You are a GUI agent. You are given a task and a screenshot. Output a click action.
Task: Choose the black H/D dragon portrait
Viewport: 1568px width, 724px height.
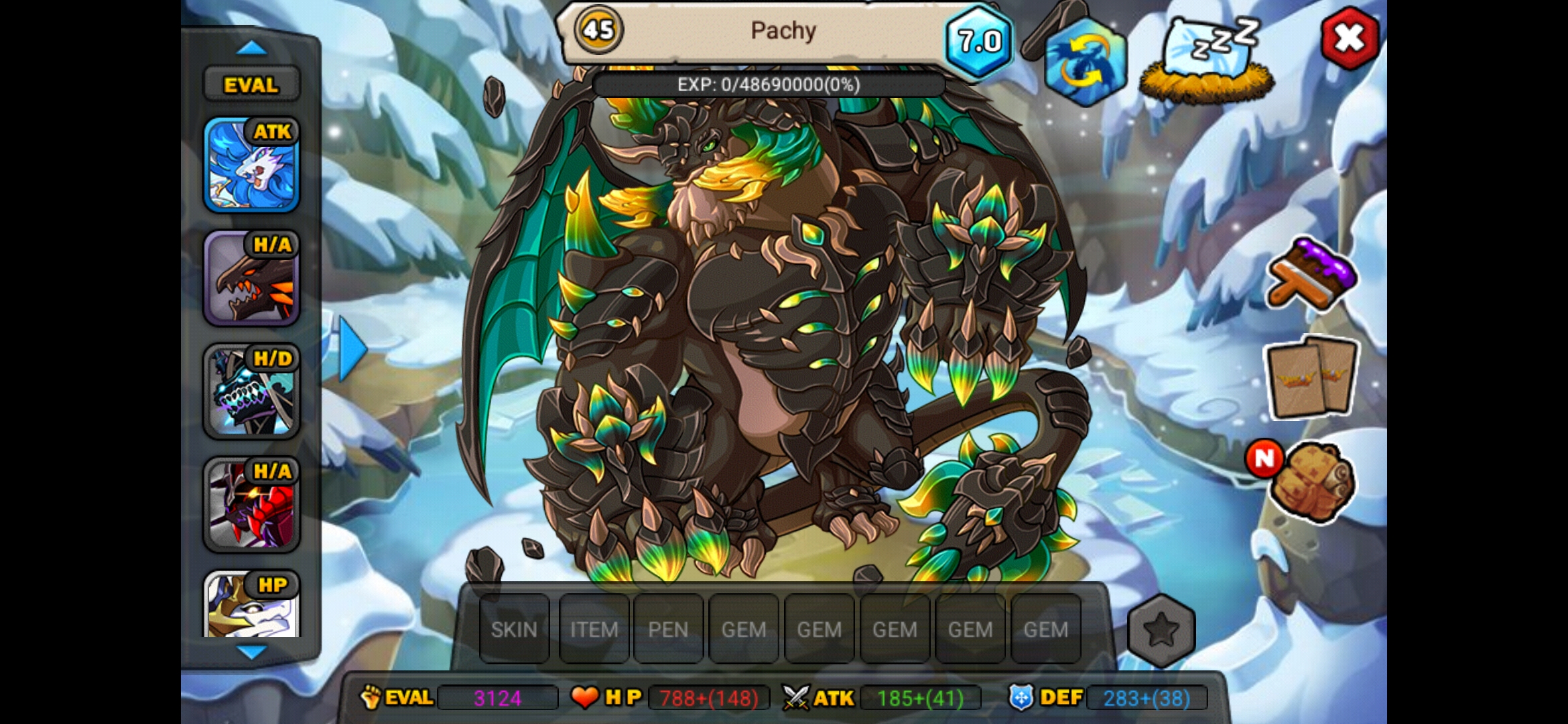251,391
